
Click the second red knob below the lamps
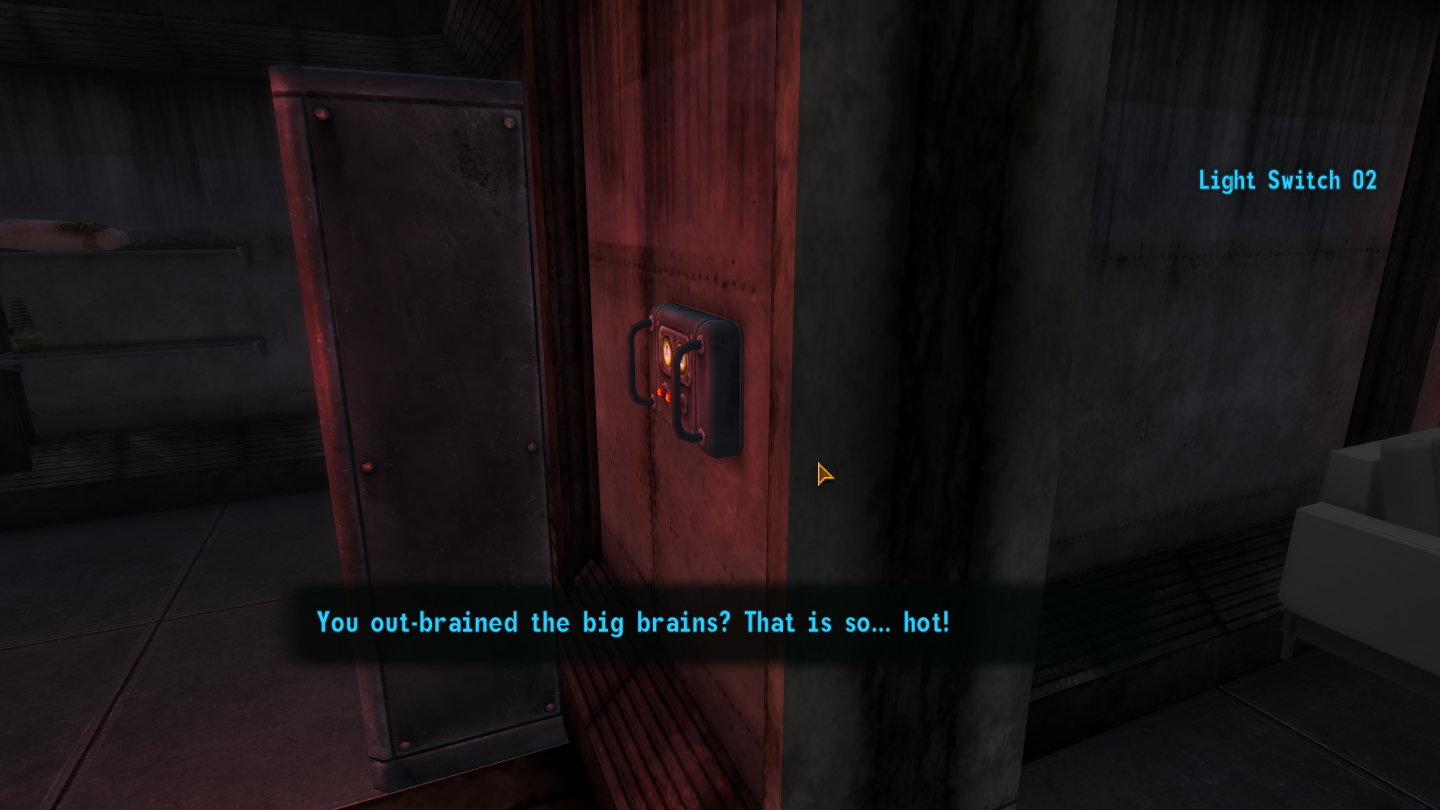670,397
